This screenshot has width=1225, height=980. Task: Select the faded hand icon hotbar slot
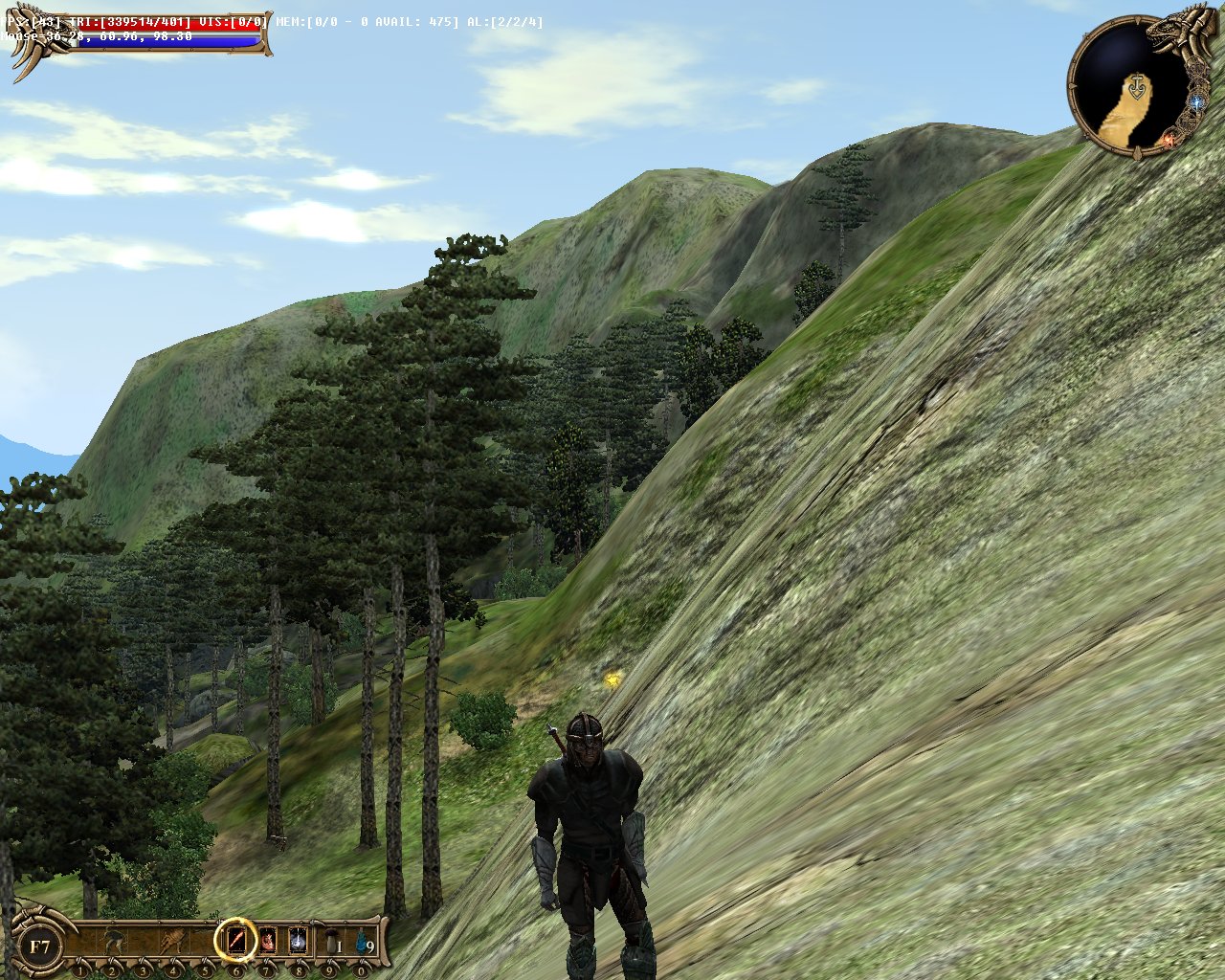pyautogui.click(x=174, y=942)
